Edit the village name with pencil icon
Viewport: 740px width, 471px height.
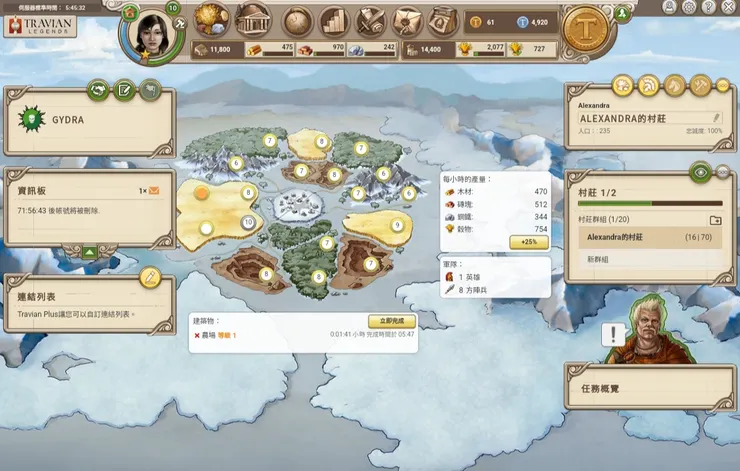pyautogui.click(x=716, y=118)
